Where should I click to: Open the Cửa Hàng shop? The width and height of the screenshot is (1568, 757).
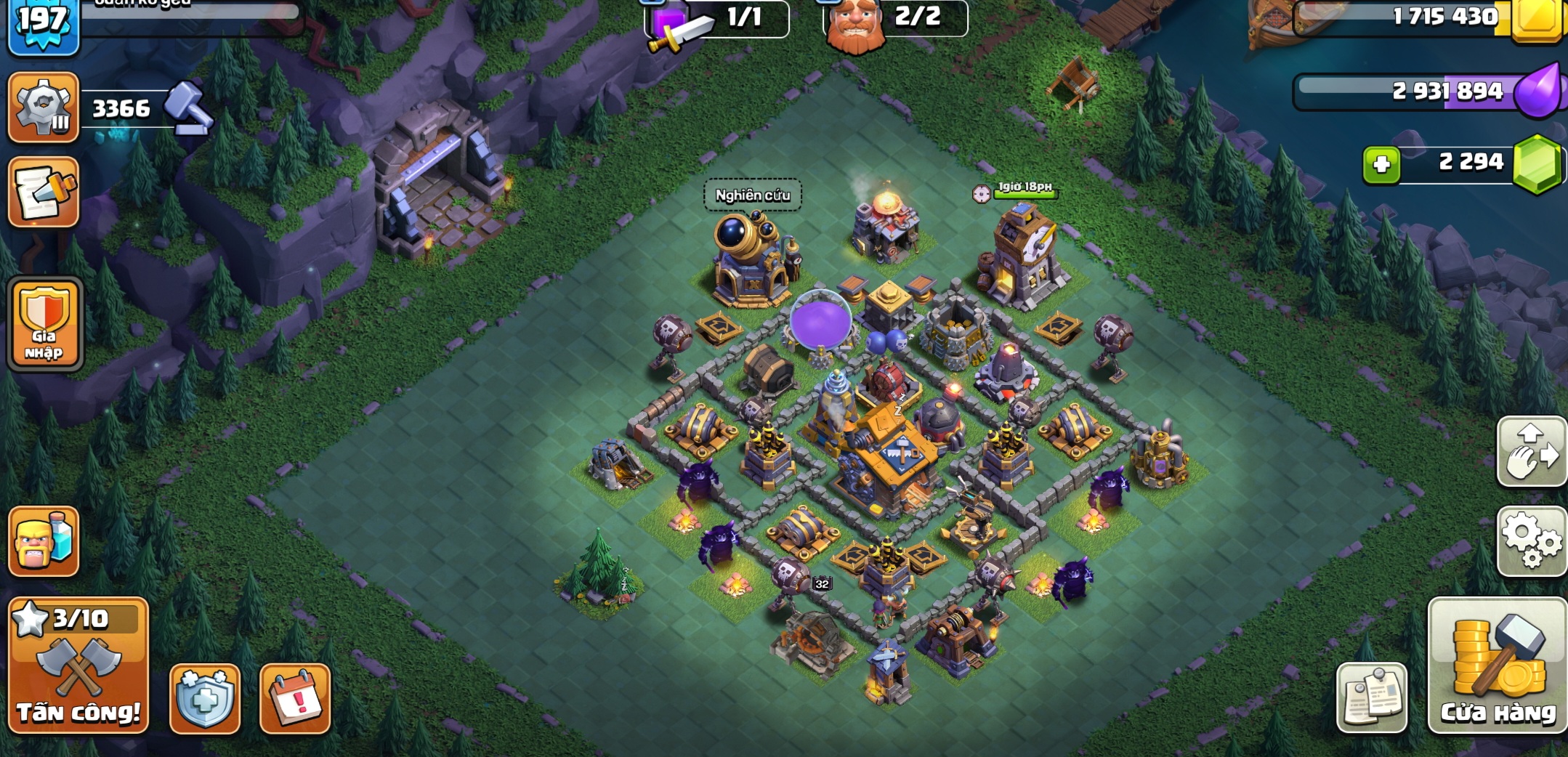pos(1498,665)
